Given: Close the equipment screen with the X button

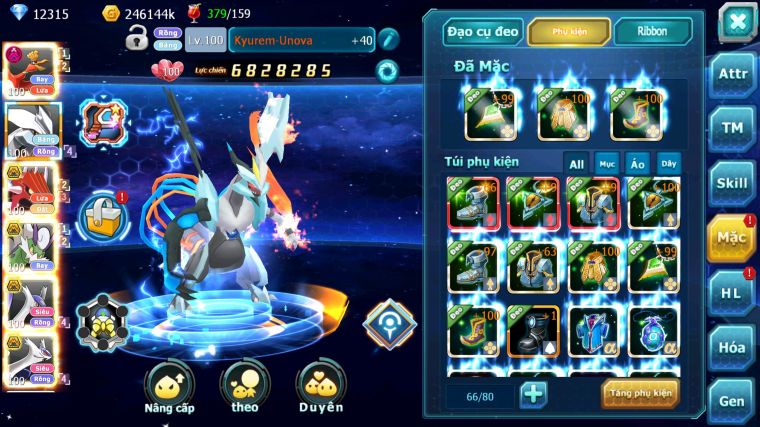Looking at the screenshot, I should pos(736,21).
